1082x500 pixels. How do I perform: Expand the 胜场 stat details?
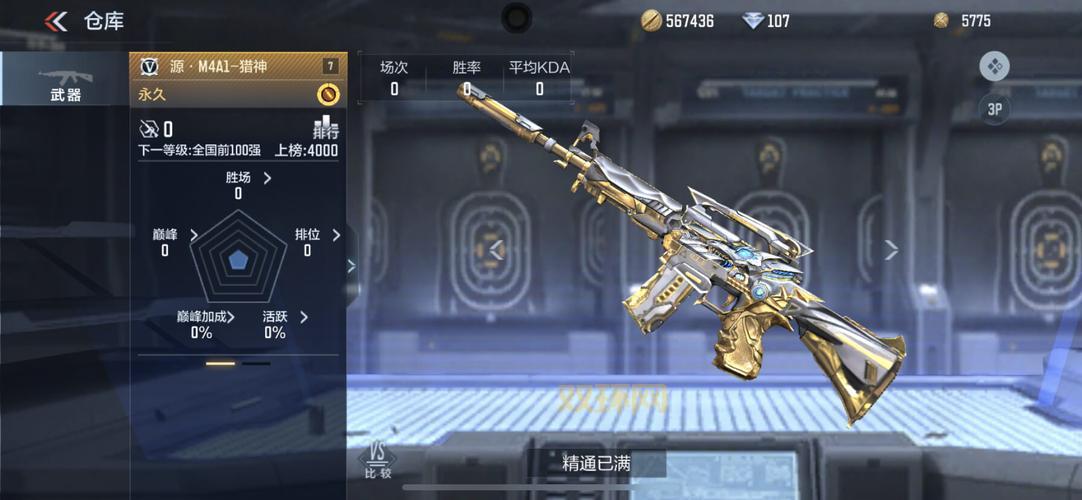click(x=267, y=178)
